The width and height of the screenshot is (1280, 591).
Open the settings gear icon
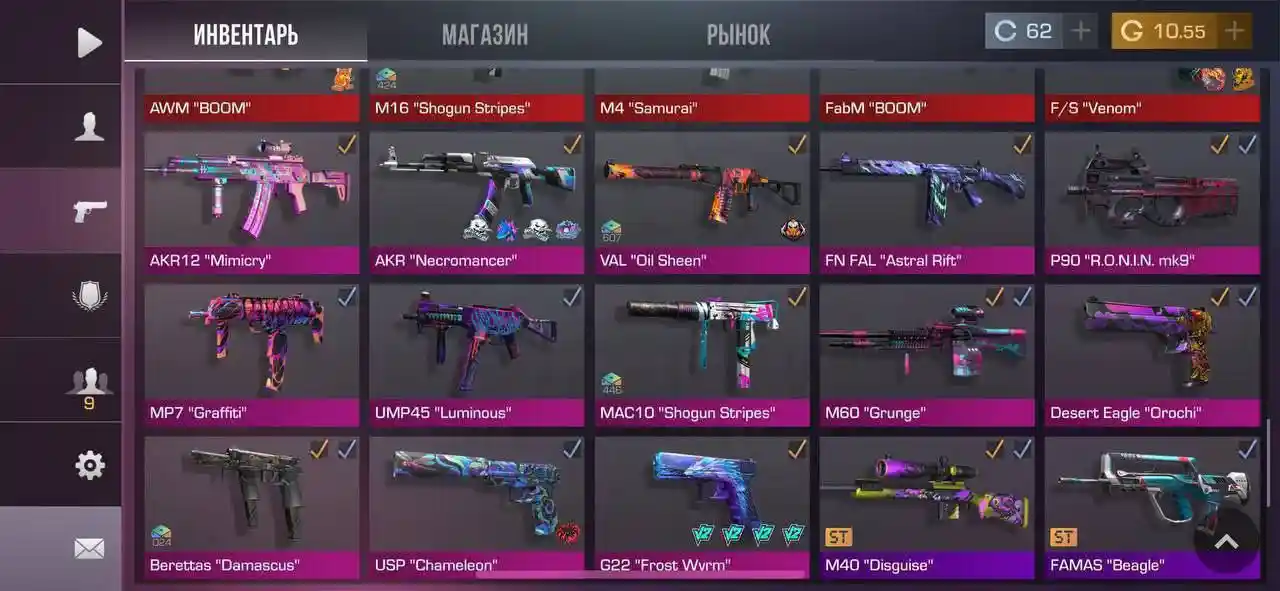point(89,465)
